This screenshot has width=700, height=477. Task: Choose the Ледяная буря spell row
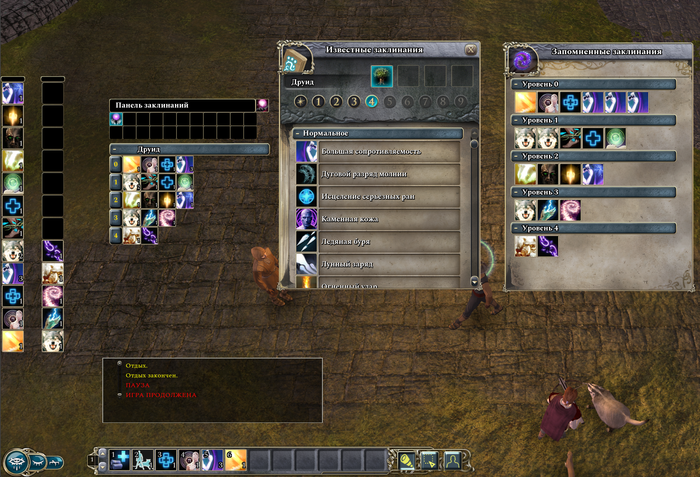[x=376, y=241]
